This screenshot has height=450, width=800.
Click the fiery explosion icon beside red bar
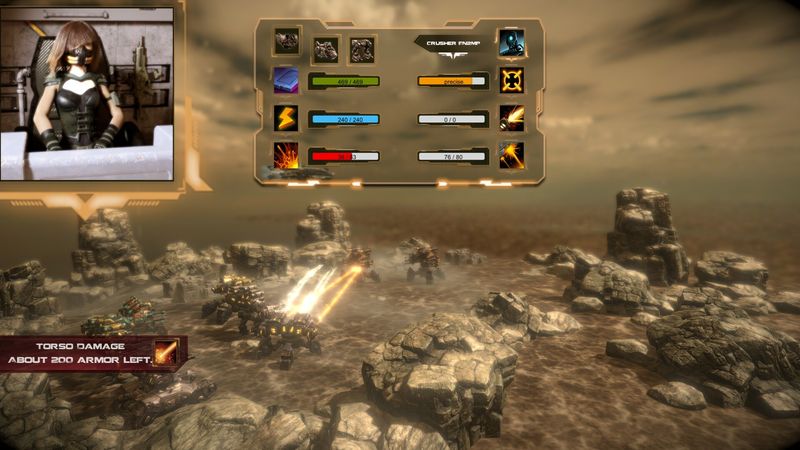click(x=286, y=155)
